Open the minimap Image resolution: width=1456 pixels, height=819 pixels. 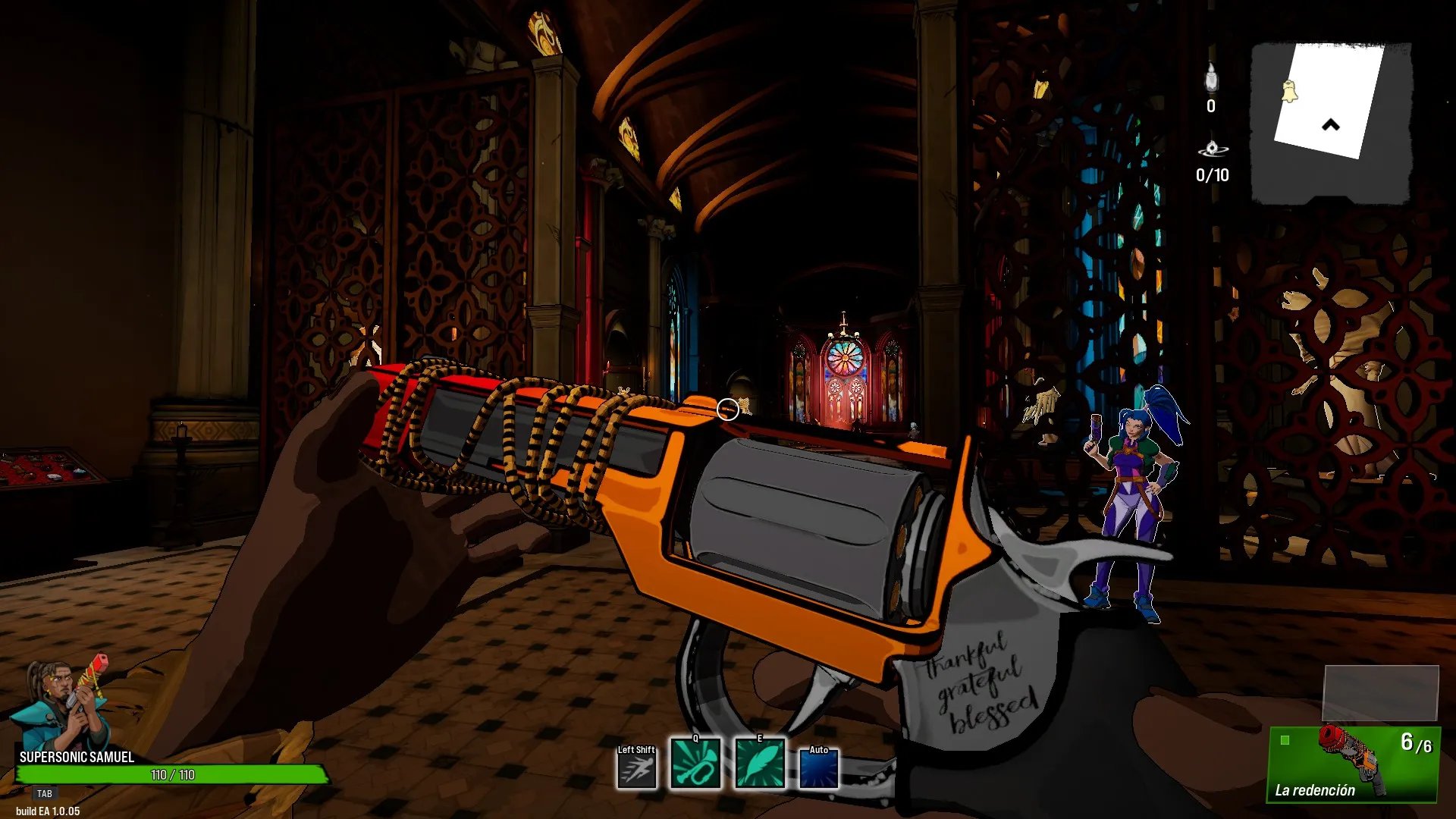[1331, 123]
